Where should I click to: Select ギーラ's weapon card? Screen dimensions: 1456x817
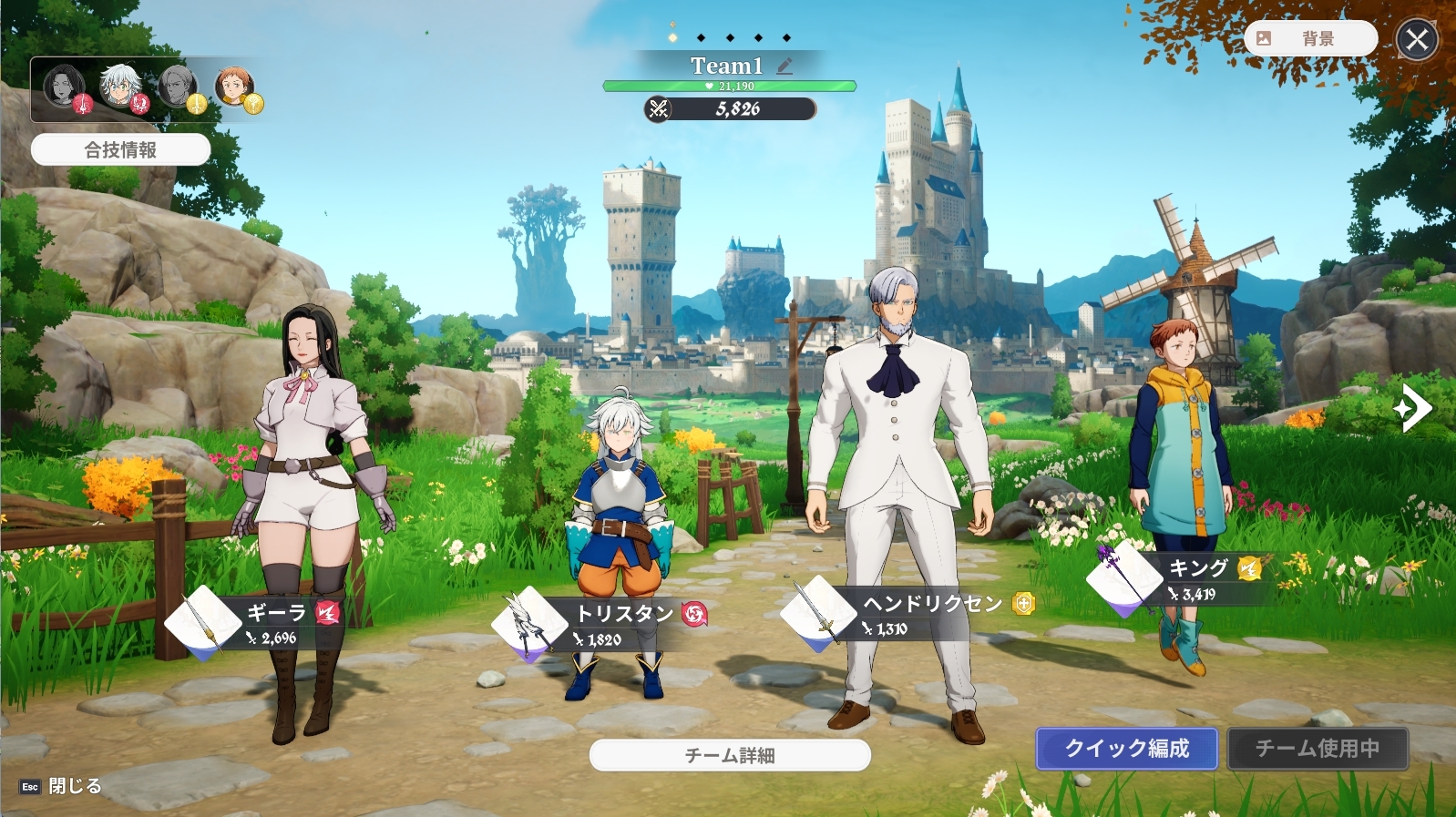[202, 622]
